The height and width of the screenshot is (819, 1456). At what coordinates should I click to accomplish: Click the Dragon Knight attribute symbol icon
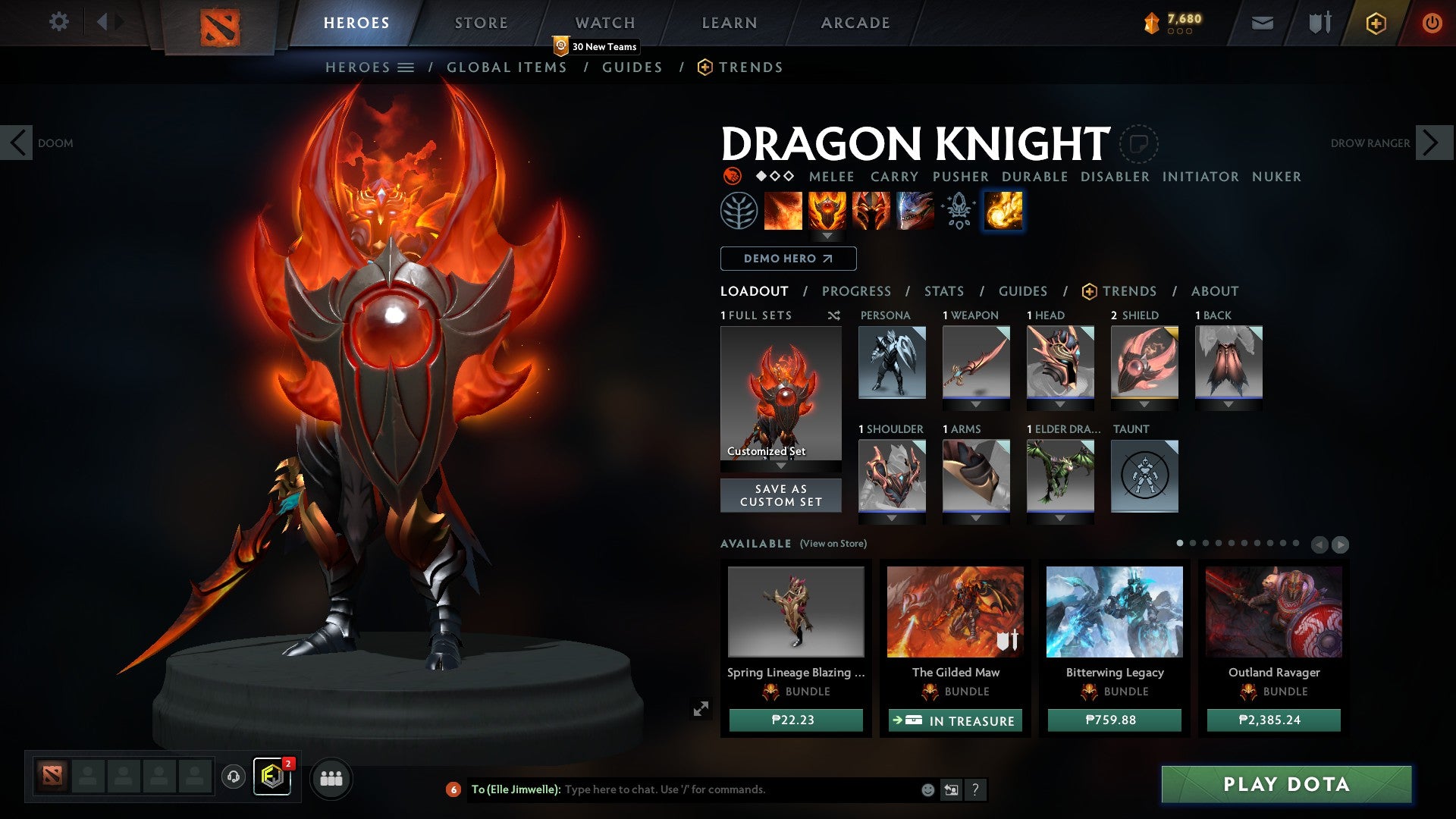click(733, 177)
